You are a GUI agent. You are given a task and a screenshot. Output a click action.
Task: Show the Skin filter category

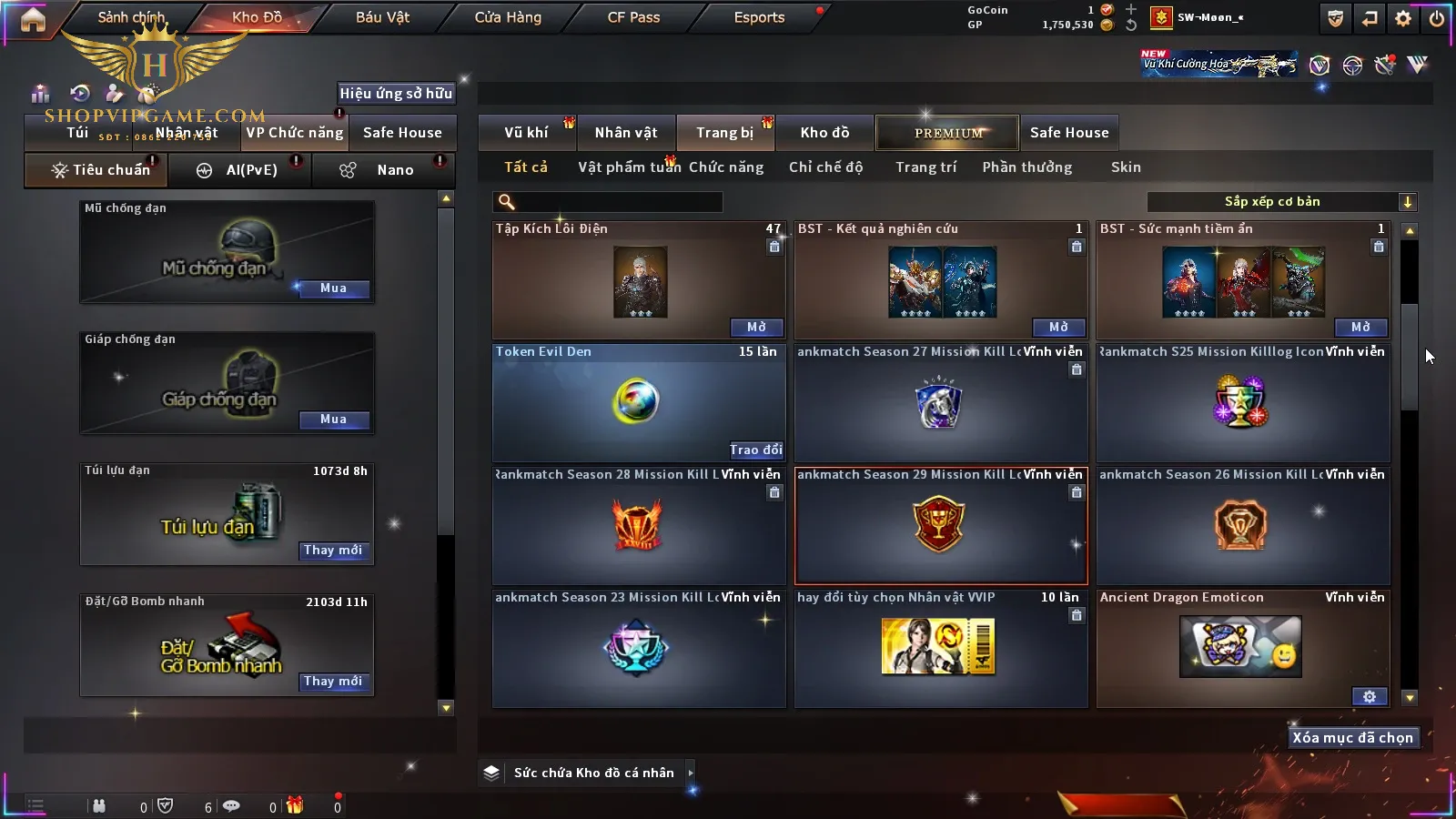pos(1126,167)
